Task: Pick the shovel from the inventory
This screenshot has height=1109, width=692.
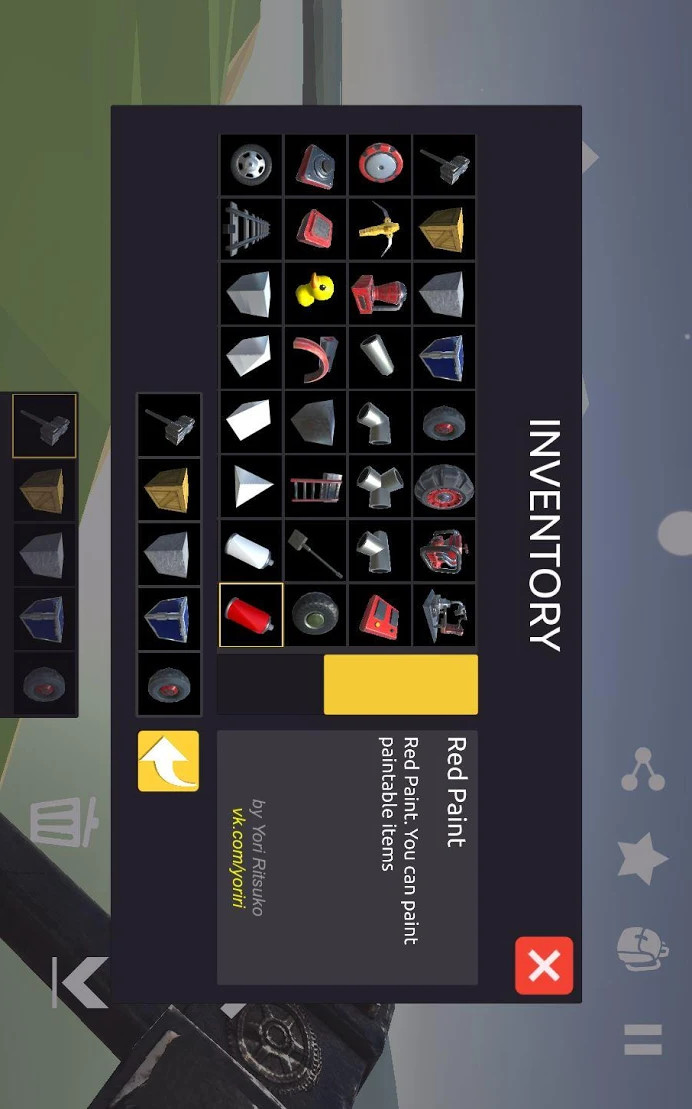Action: pyautogui.click(x=315, y=551)
